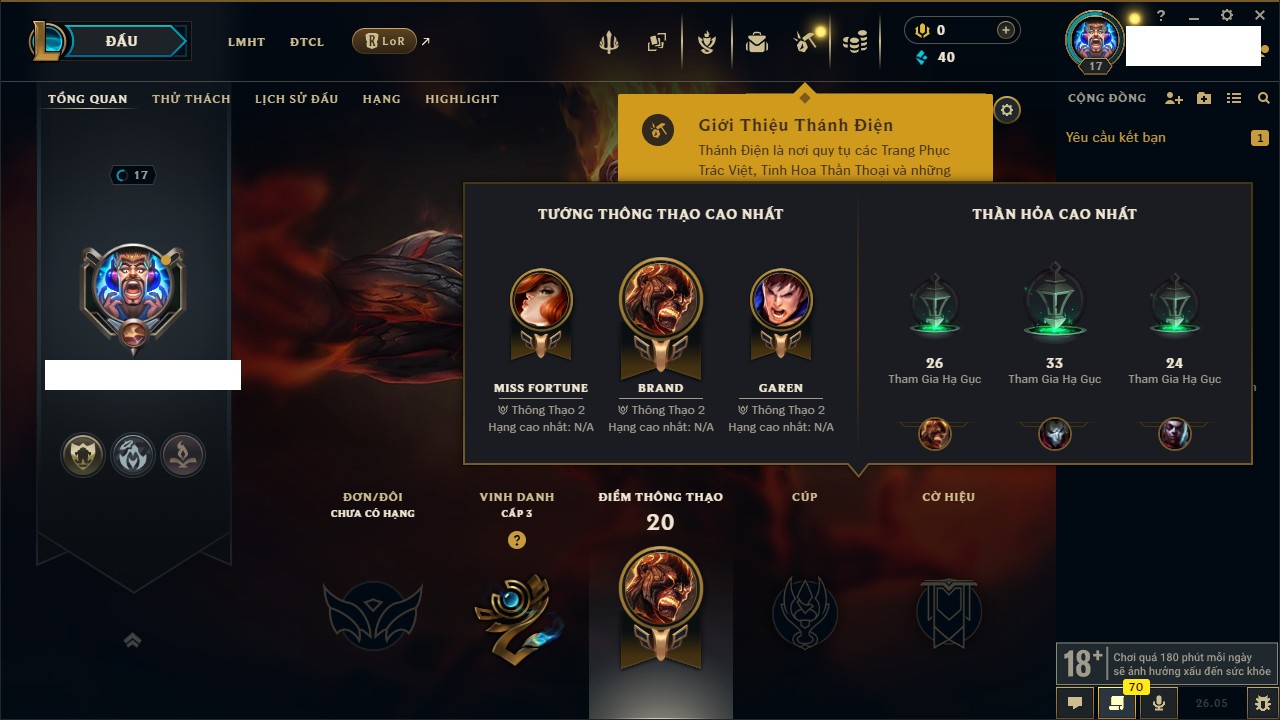Open the chat speech bubble button

point(1075,702)
